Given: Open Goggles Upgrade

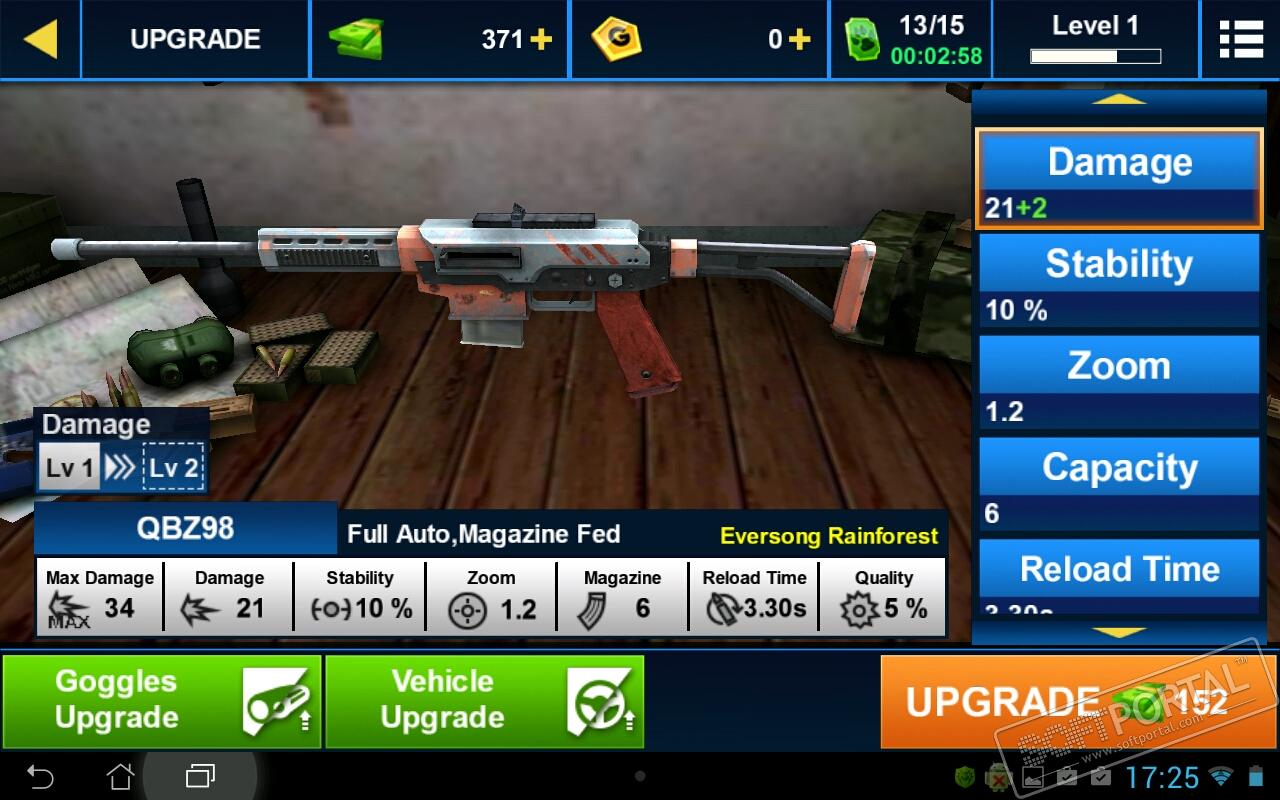Looking at the screenshot, I should pos(161,701).
